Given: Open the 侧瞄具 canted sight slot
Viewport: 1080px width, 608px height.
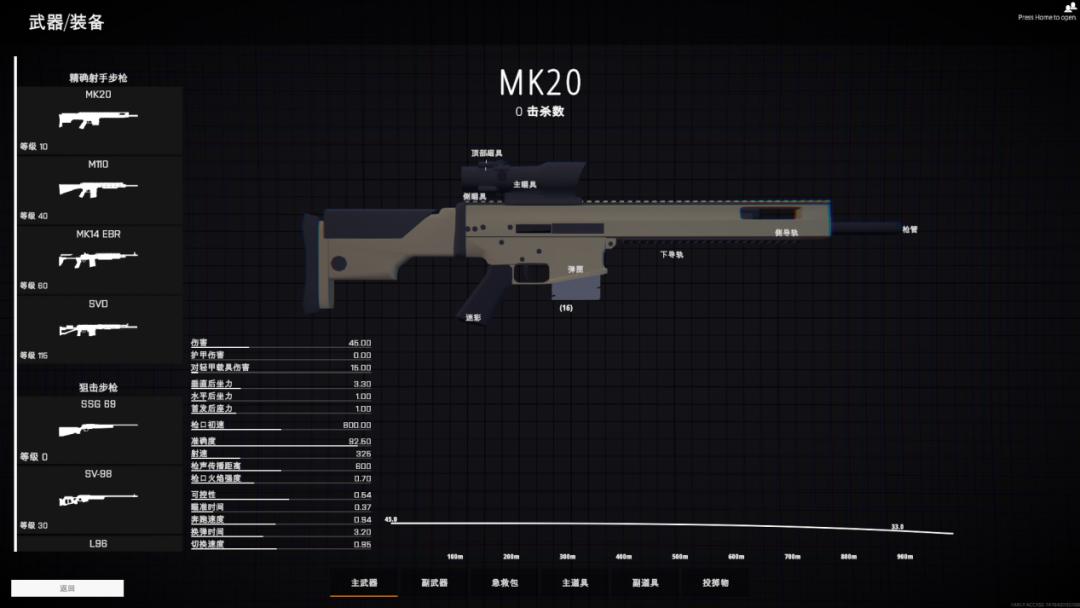Looking at the screenshot, I should pos(475,196).
